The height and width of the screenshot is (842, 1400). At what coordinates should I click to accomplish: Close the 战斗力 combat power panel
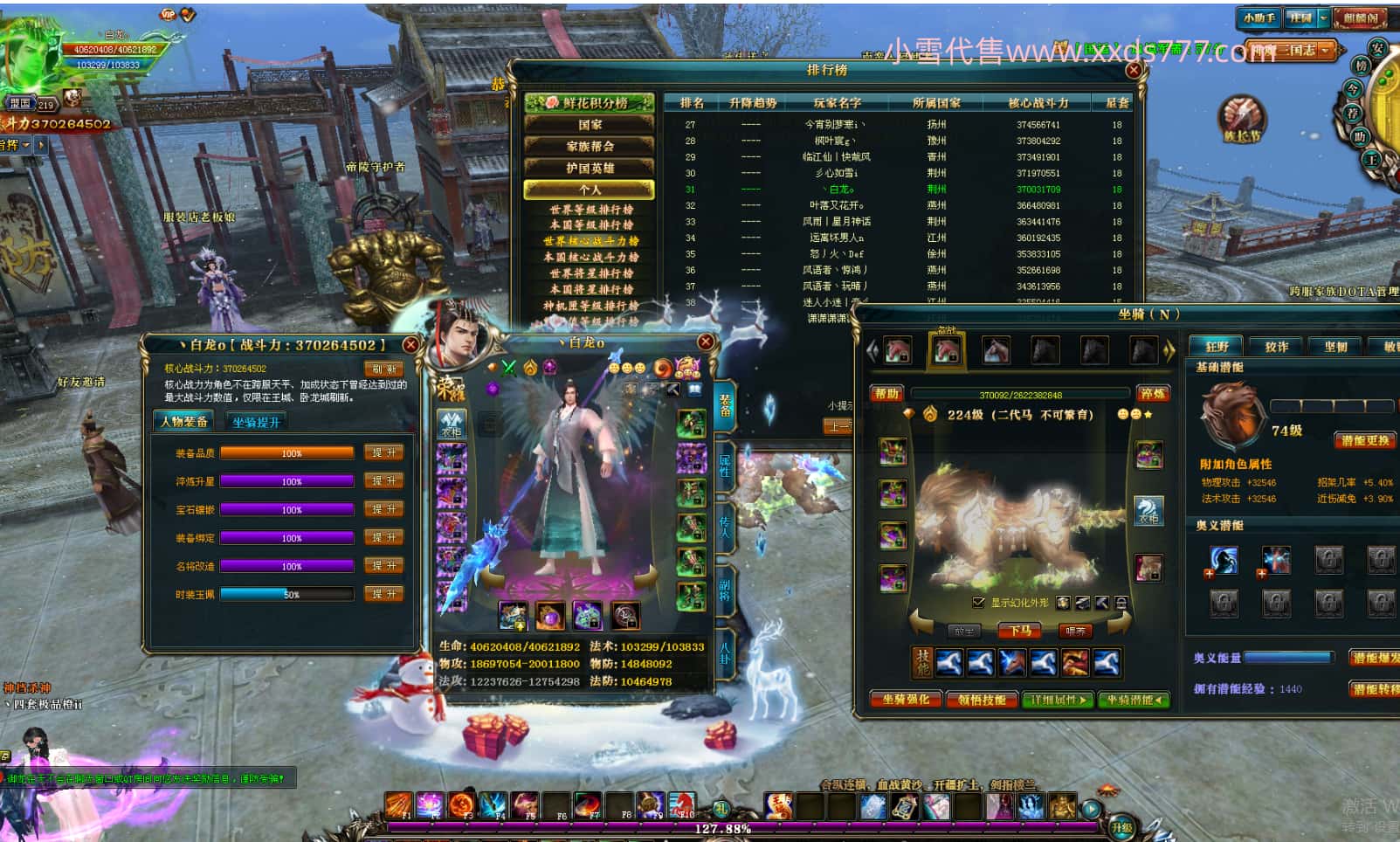(410, 345)
